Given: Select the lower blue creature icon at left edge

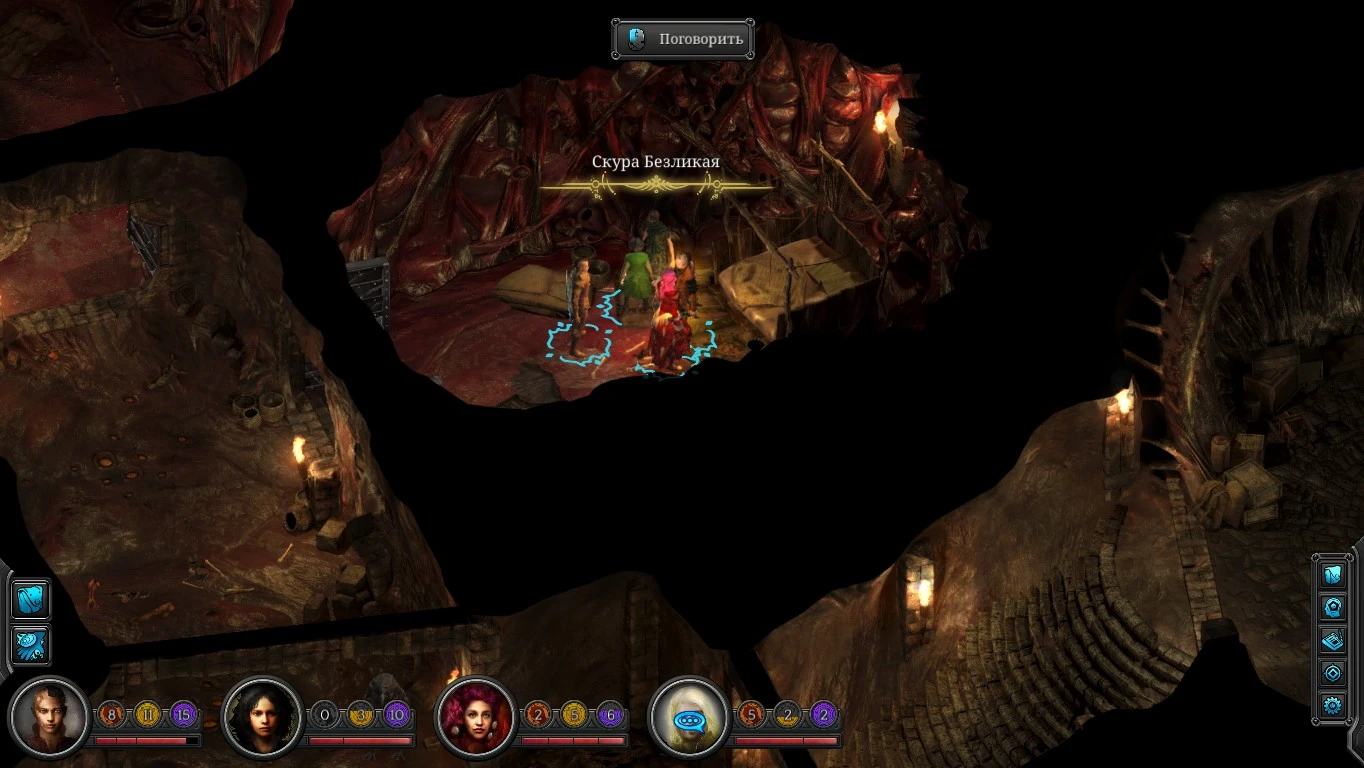Looking at the screenshot, I should click(28, 645).
